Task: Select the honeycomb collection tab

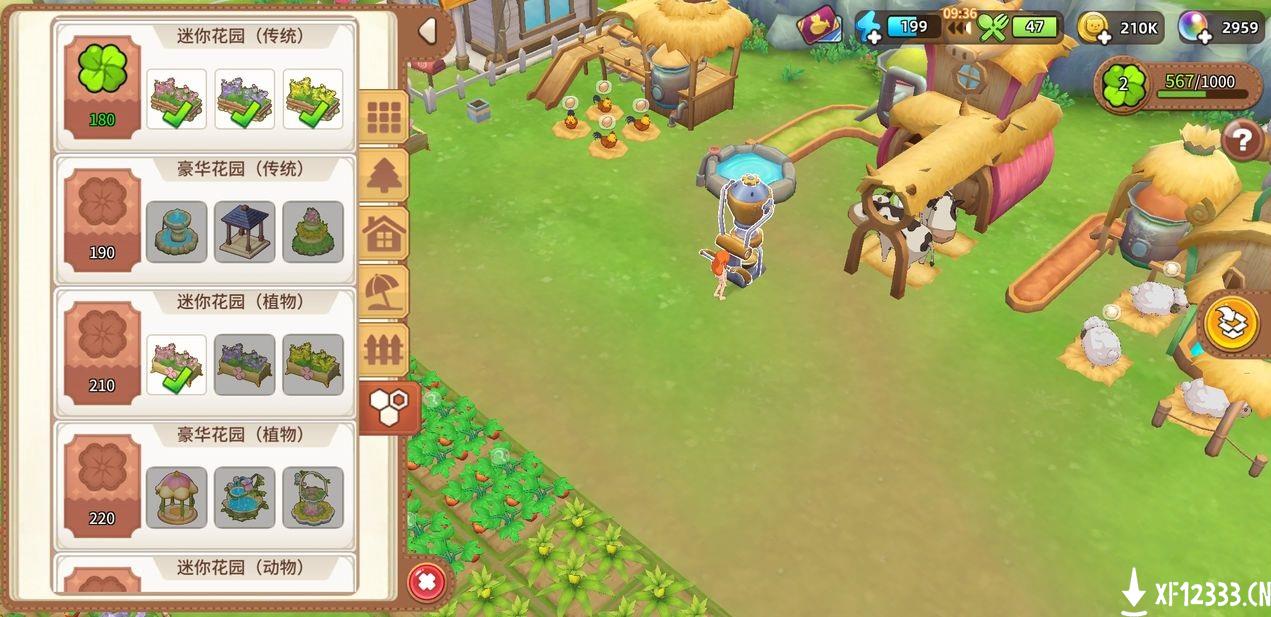Action: point(386,407)
